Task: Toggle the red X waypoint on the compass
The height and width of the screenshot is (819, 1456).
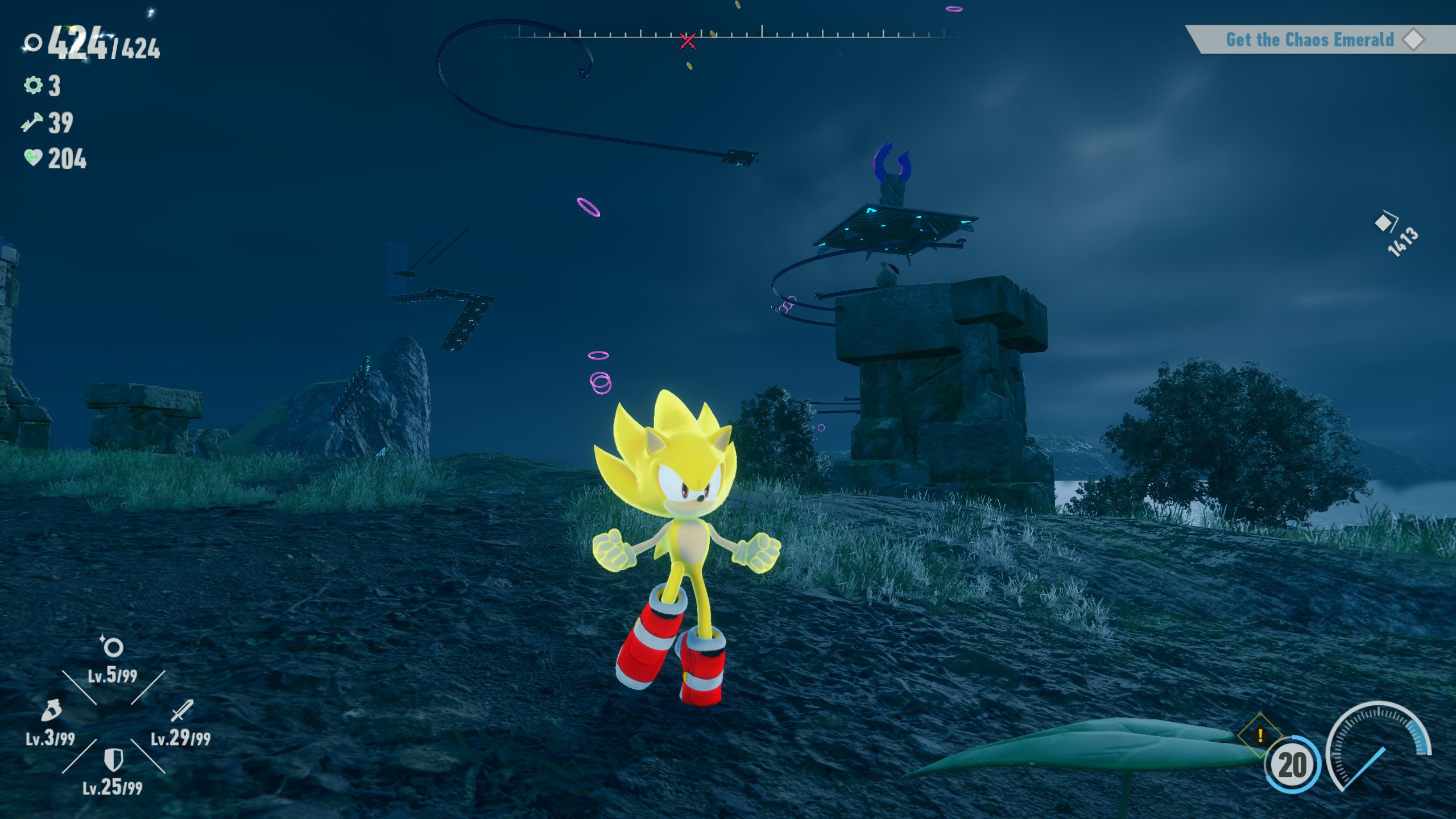Action: tap(688, 40)
